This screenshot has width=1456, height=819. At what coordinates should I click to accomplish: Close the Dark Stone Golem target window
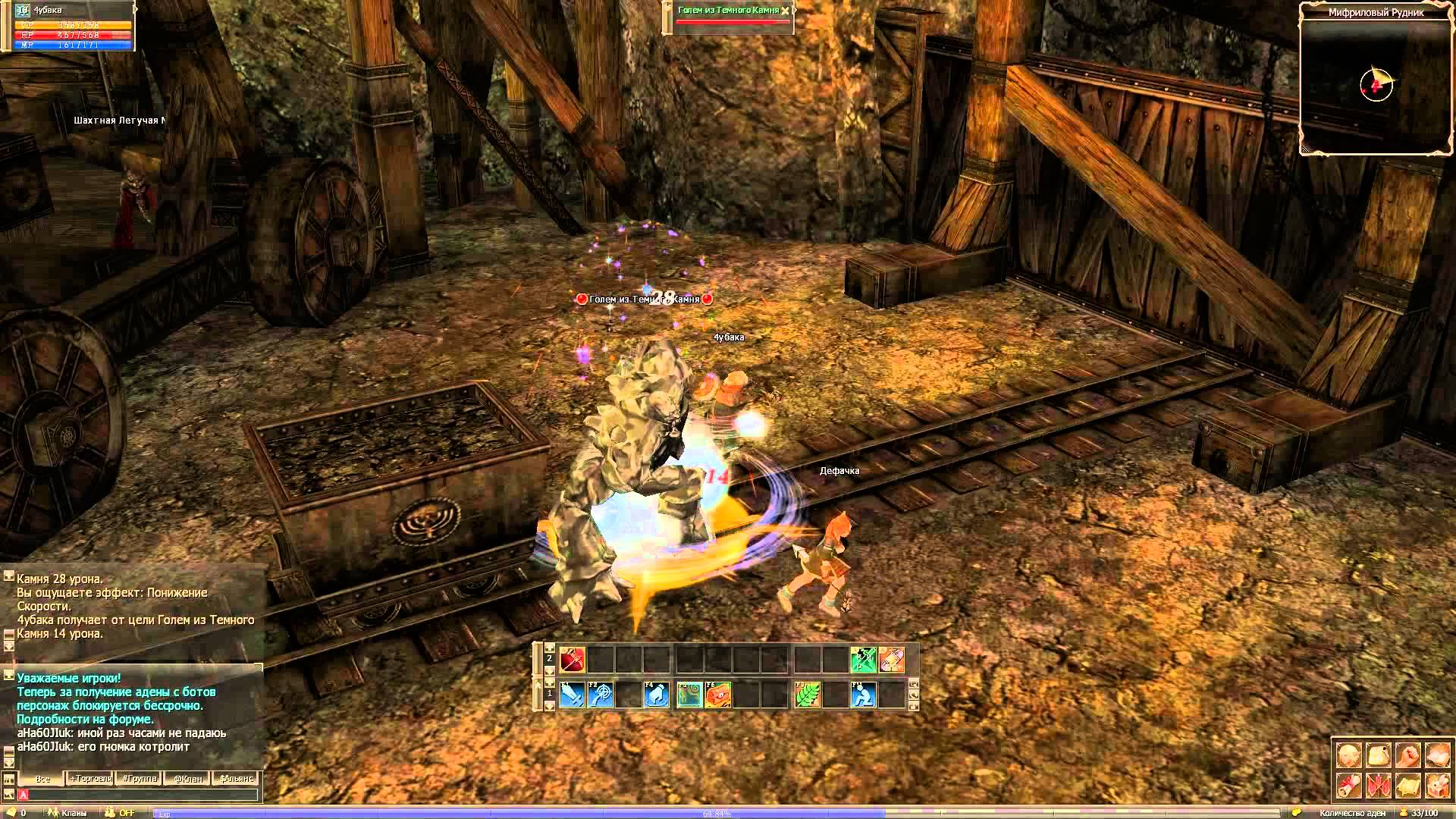click(x=785, y=11)
